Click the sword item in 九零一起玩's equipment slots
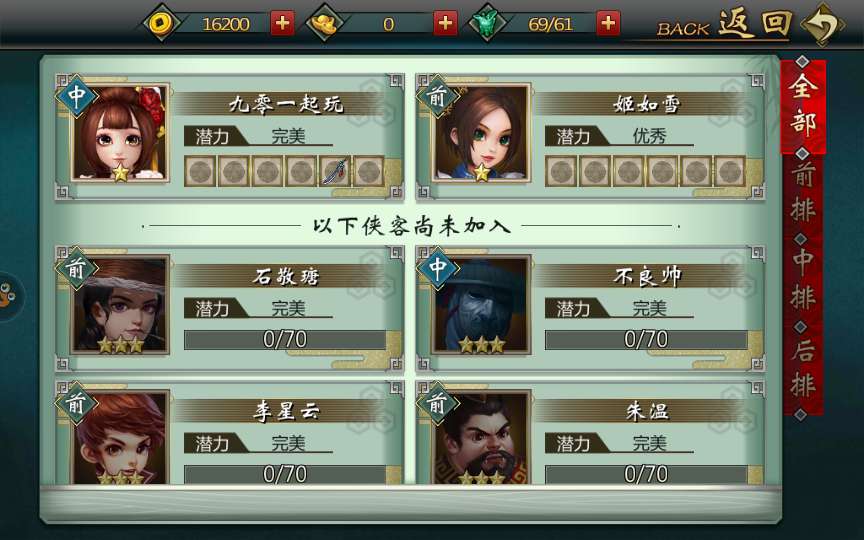The width and height of the screenshot is (864, 540). [x=335, y=171]
